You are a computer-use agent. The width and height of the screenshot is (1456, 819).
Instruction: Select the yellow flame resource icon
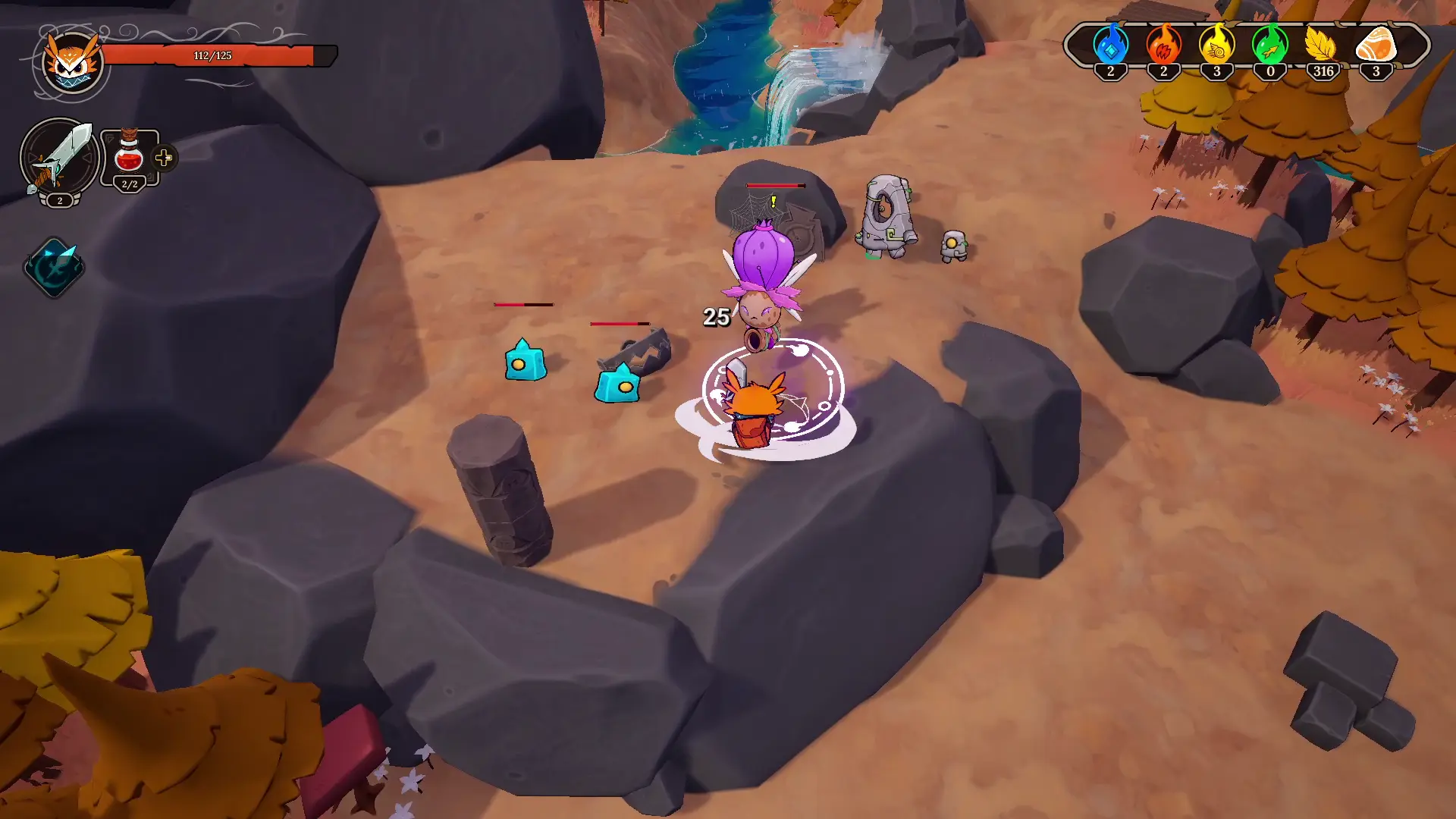click(x=1216, y=45)
